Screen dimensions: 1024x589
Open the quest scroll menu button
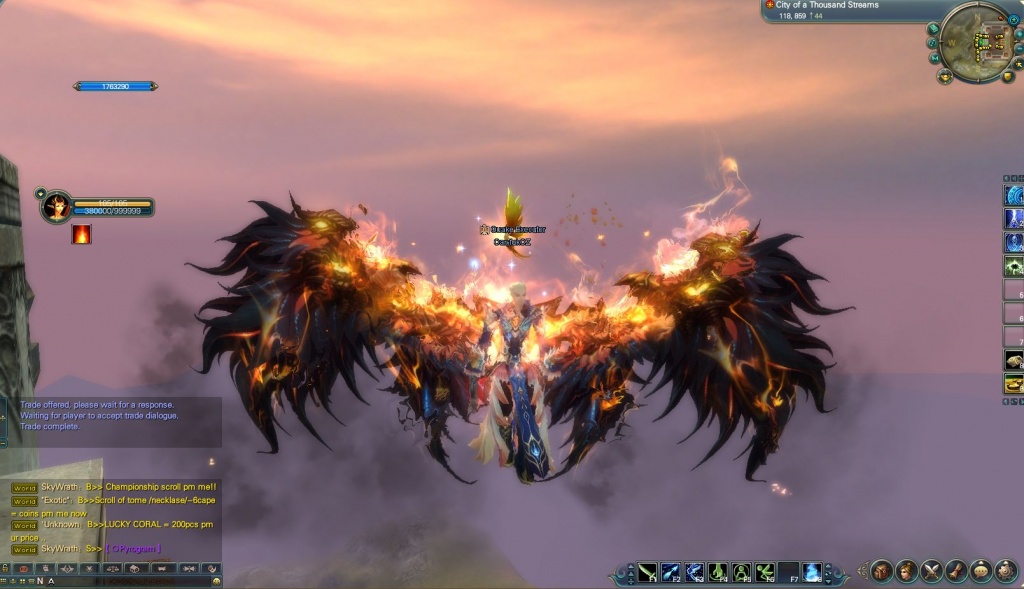point(957,571)
